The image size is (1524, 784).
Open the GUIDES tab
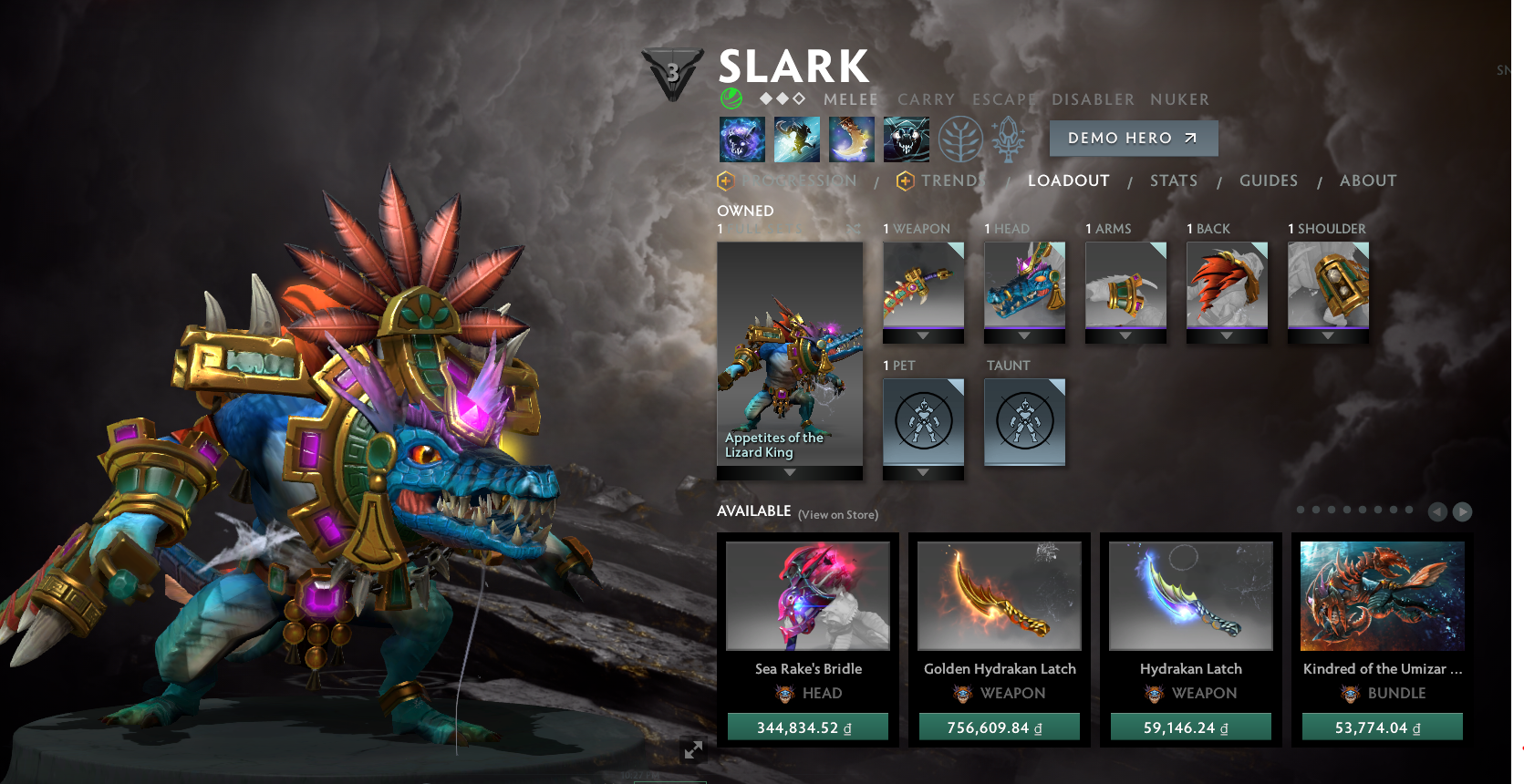pos(1269,181)
